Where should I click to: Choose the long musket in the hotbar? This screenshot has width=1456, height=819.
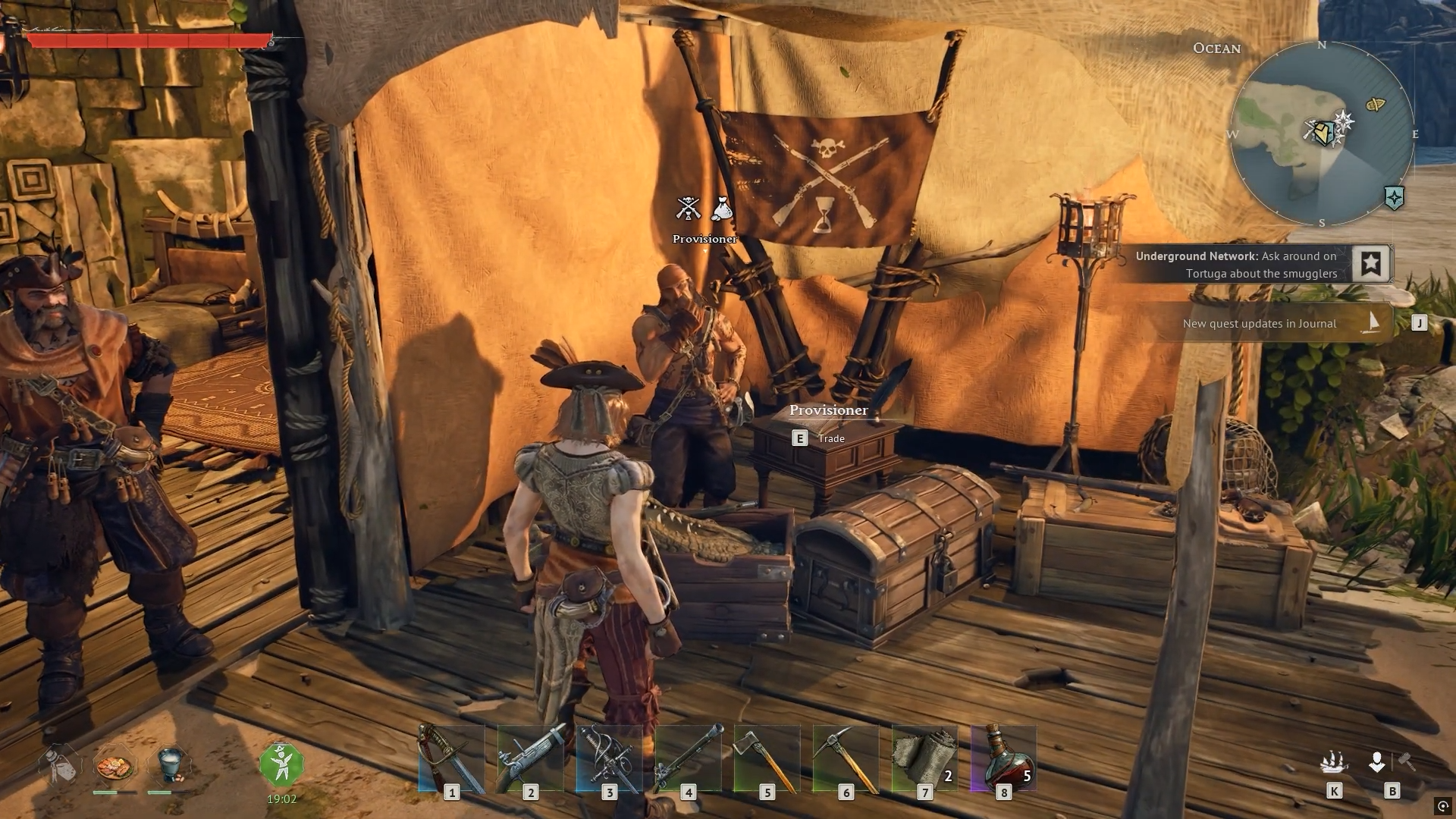[x=687, y=758]
